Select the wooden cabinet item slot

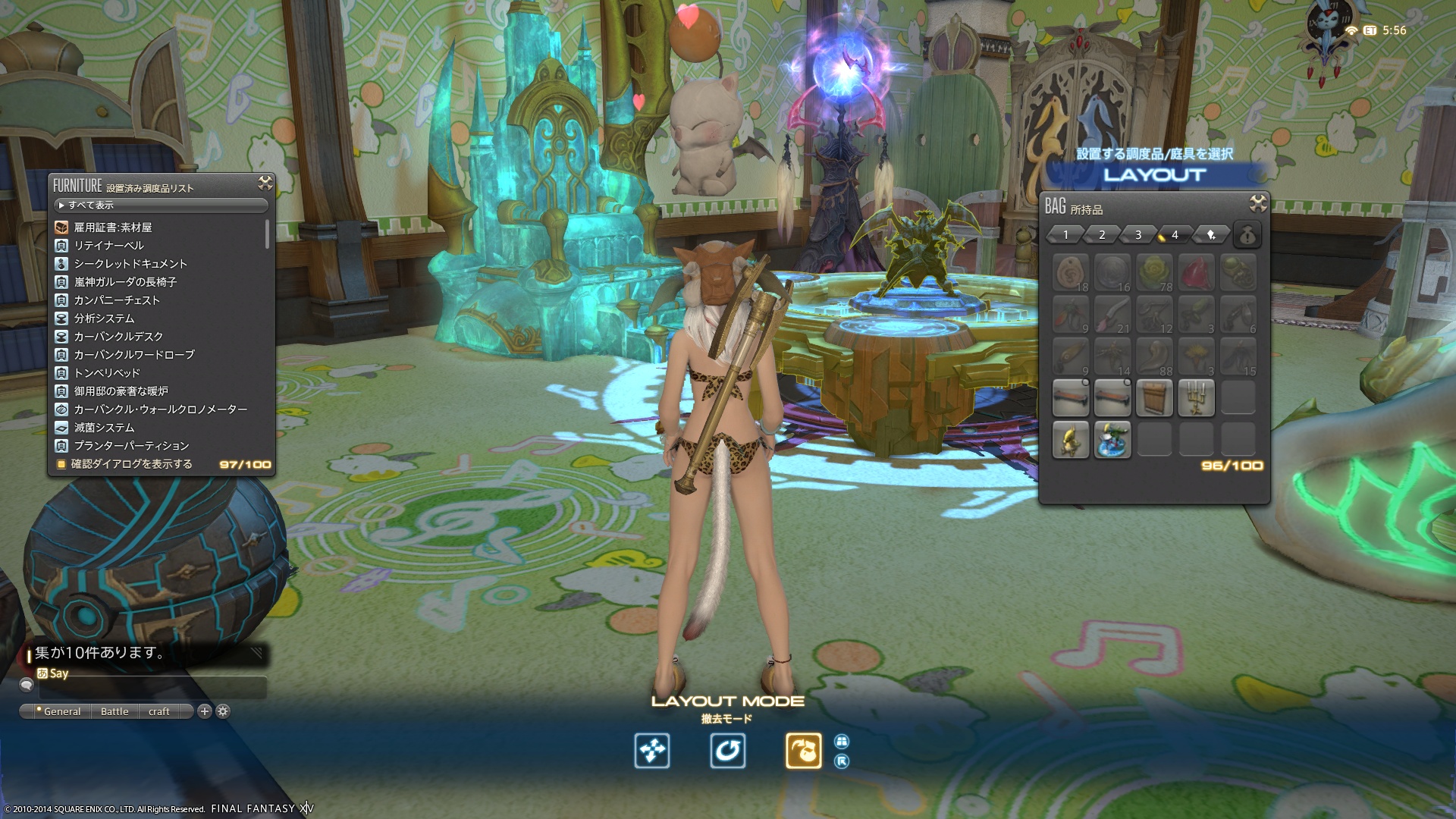pos(1154,398)
